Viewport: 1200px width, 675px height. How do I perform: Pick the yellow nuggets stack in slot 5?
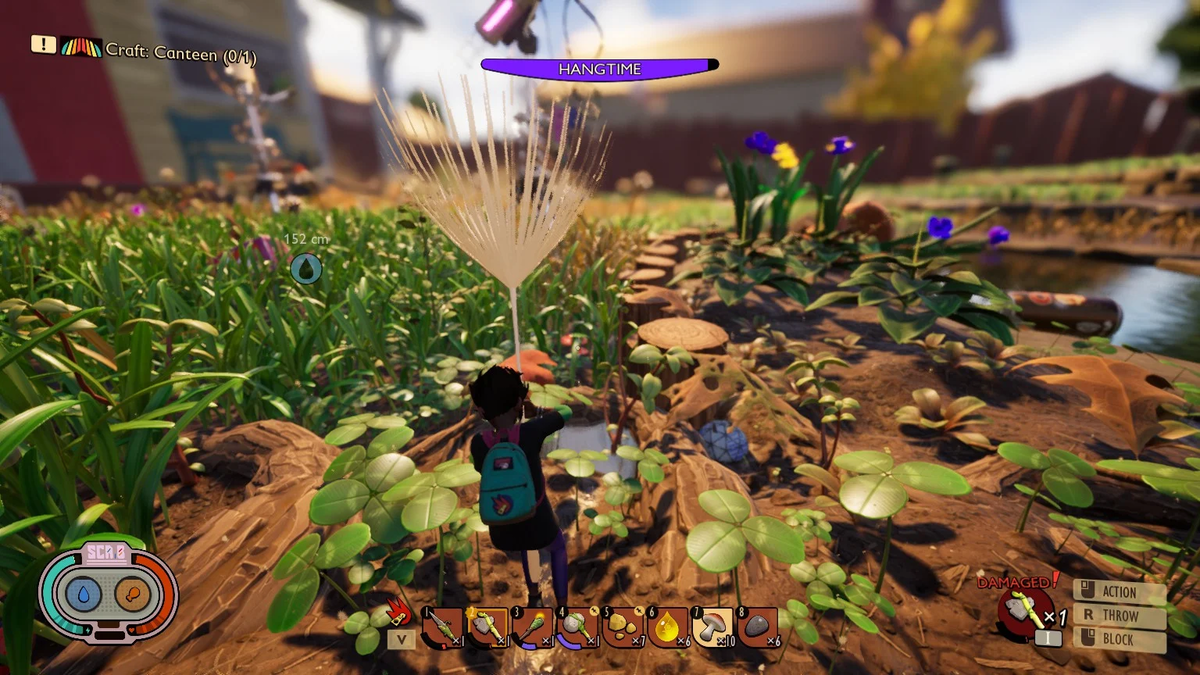pyautogui.click(x=622, y=627)
